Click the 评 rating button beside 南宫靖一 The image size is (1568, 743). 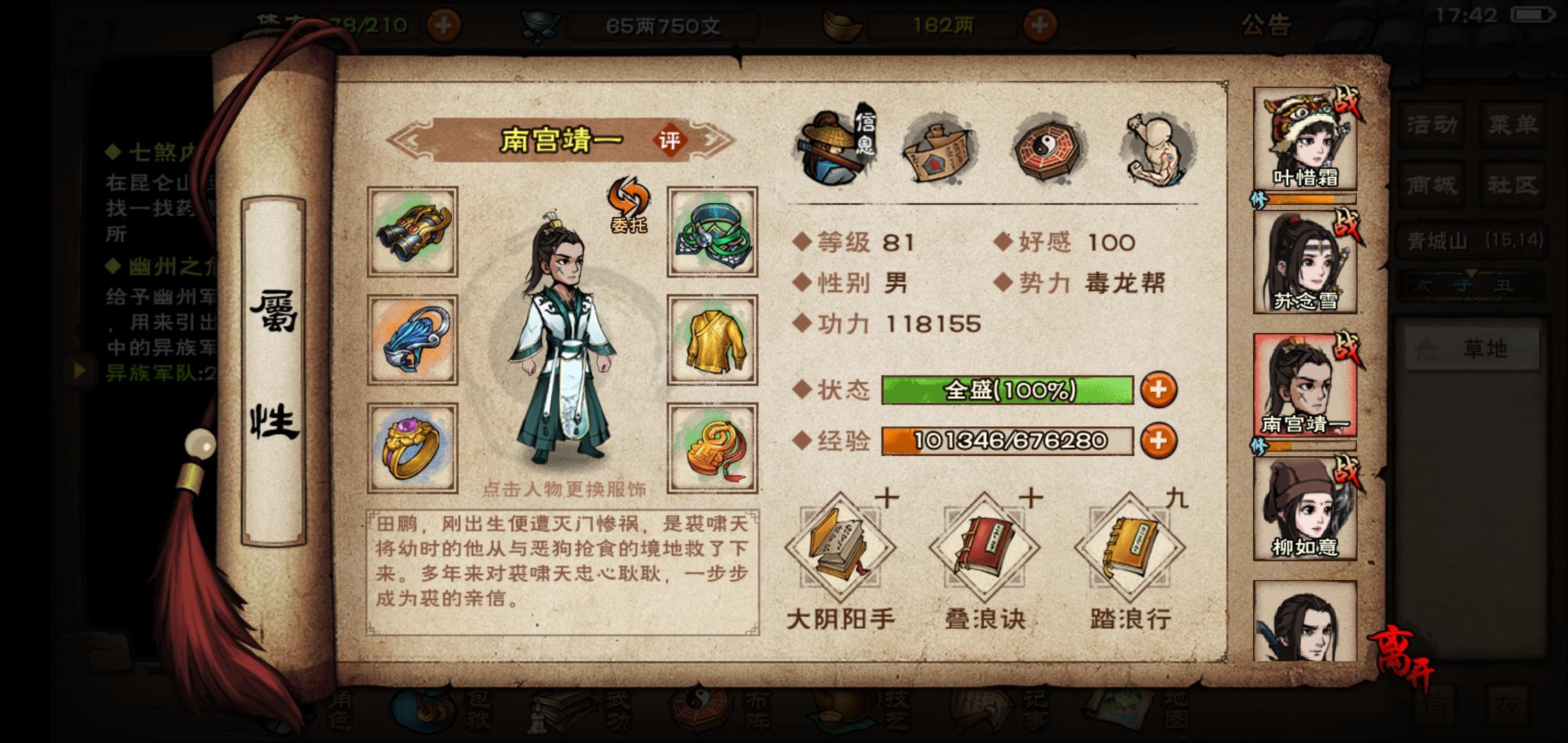tap(671, 139)
